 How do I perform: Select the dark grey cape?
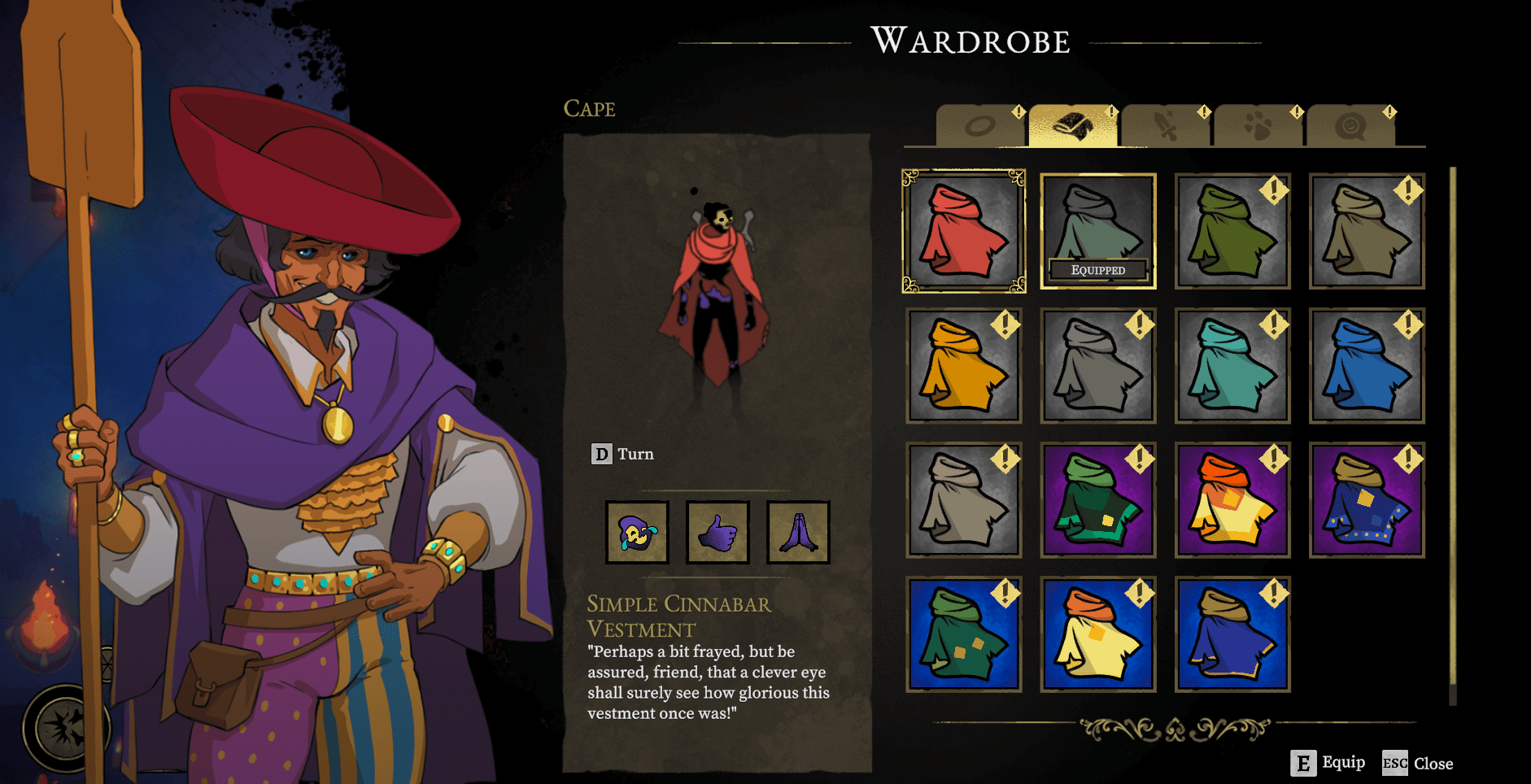(x=1097, y=366)
